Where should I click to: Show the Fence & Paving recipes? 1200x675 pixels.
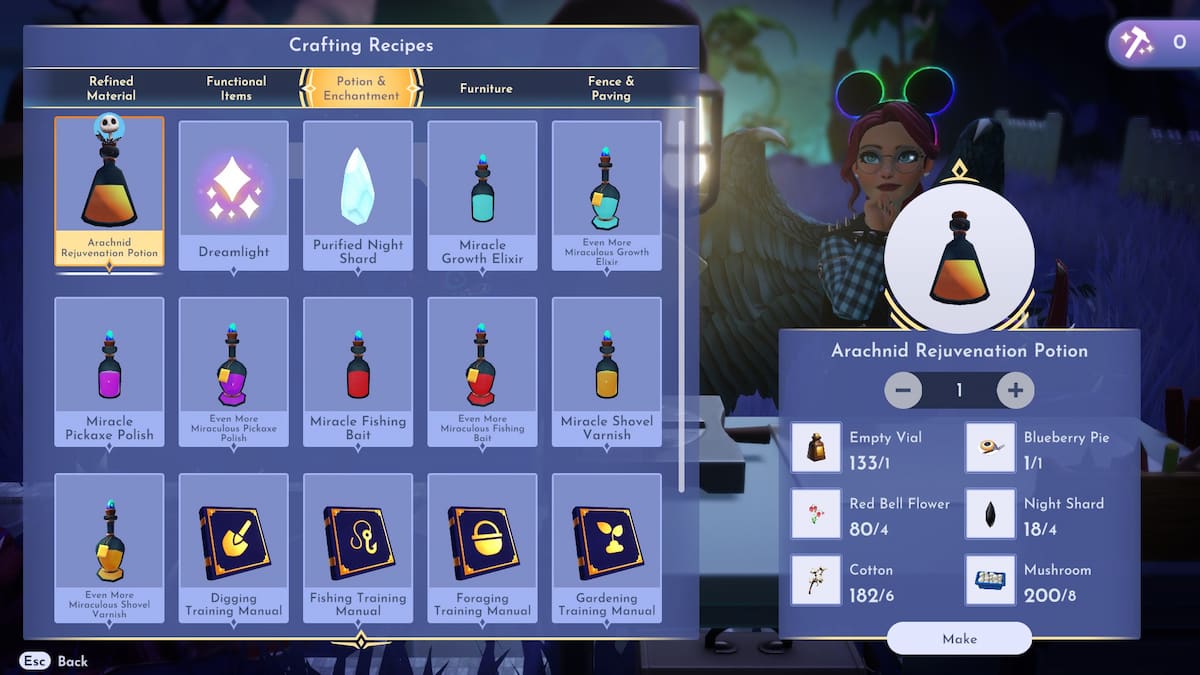click(610, 88)
